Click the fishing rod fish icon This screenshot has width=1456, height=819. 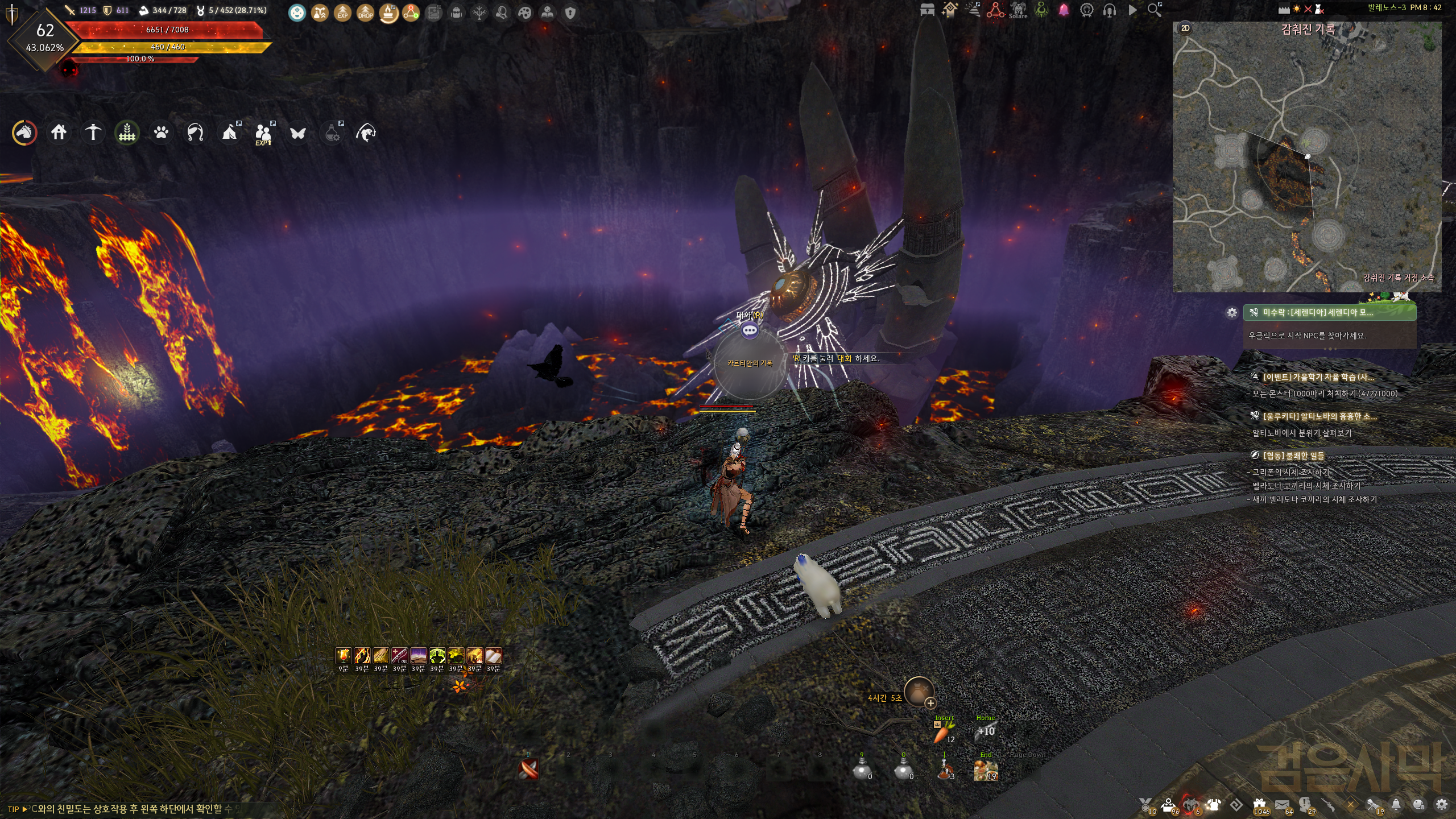click(366, 133)
